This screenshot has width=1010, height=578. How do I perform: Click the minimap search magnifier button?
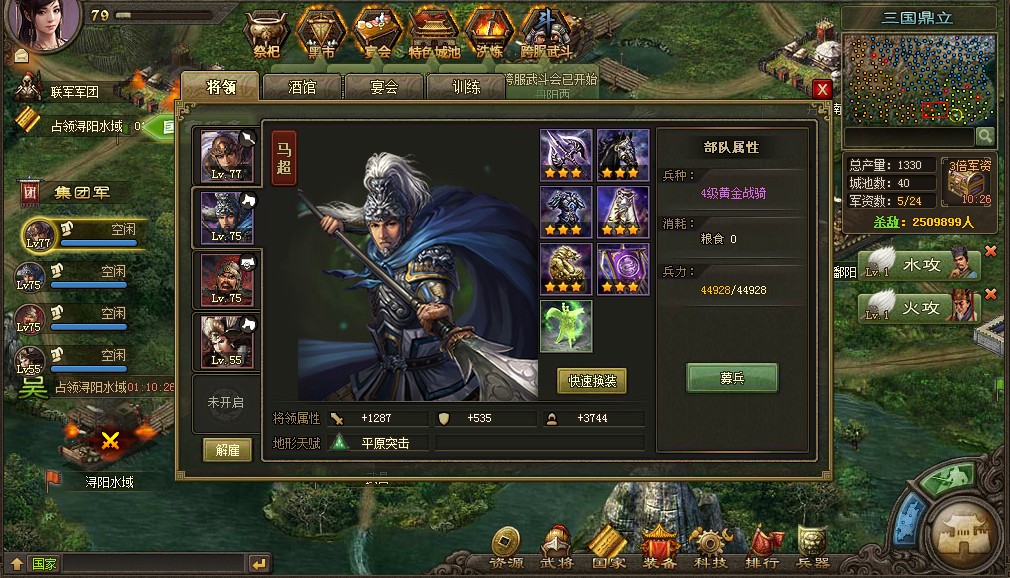pyautogui.click(x=985, y=136)
